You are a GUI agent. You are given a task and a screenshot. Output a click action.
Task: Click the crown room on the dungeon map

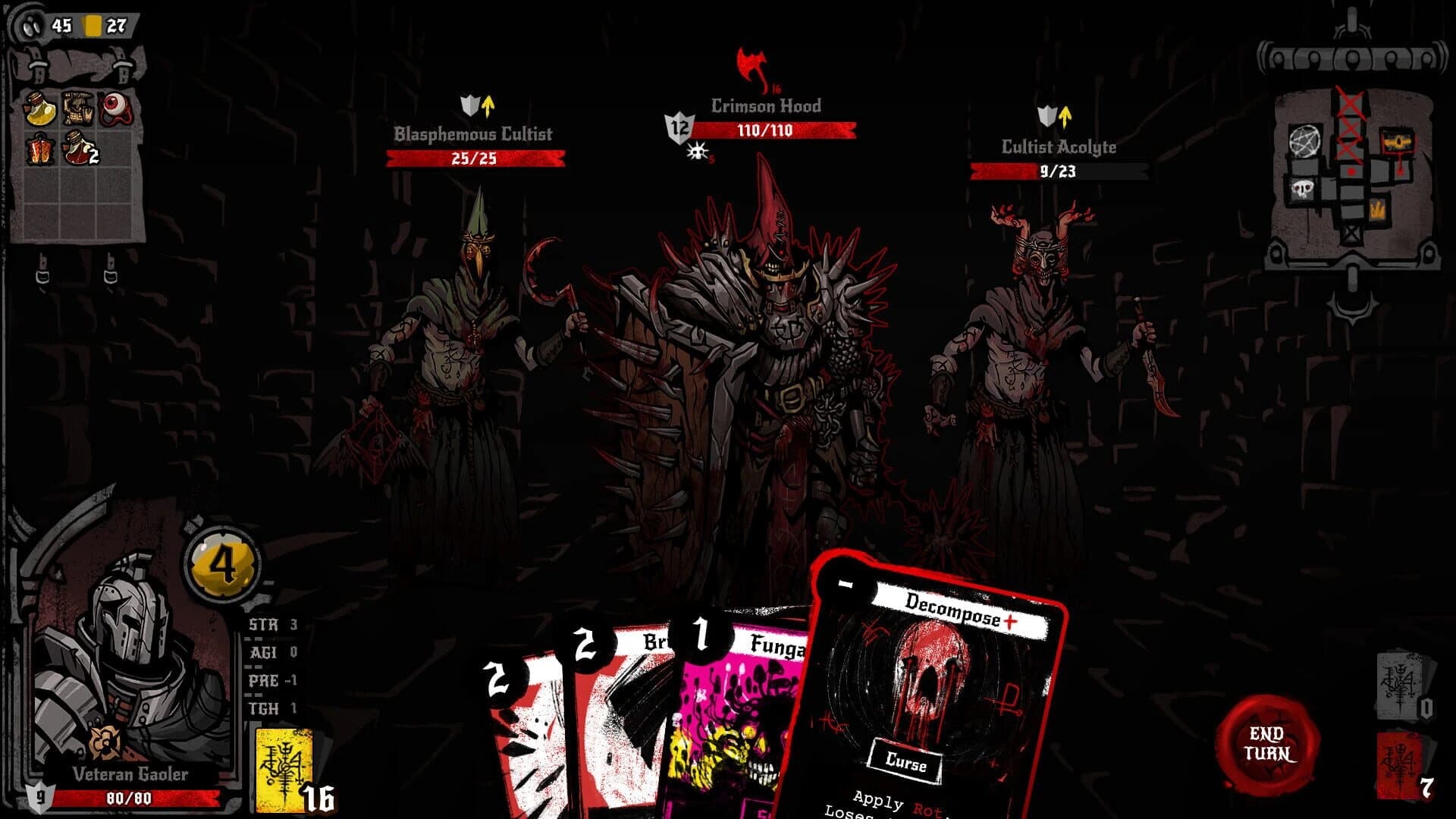[1378, 210]
